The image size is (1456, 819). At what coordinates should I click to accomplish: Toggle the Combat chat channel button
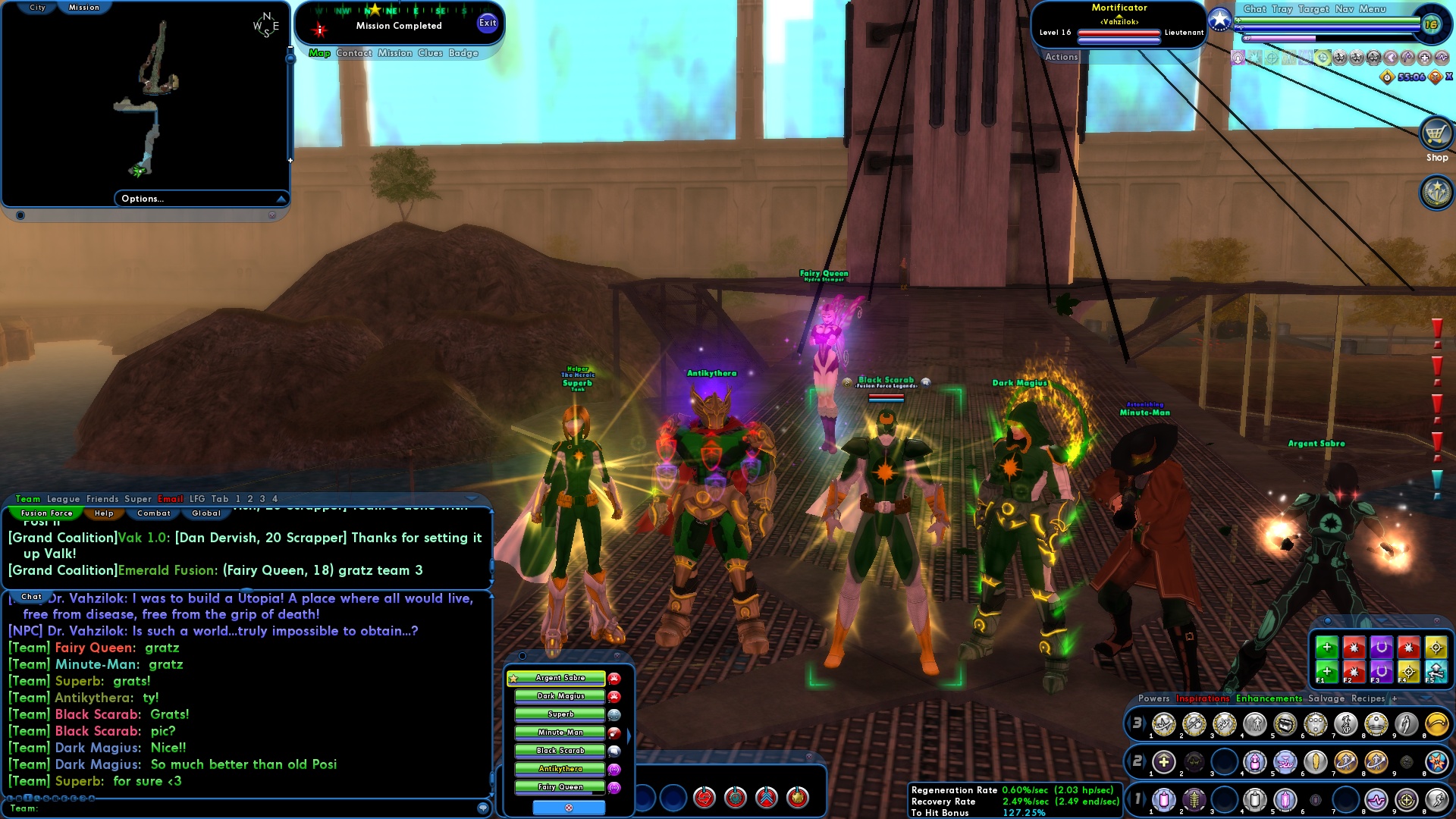pos(153,513)
